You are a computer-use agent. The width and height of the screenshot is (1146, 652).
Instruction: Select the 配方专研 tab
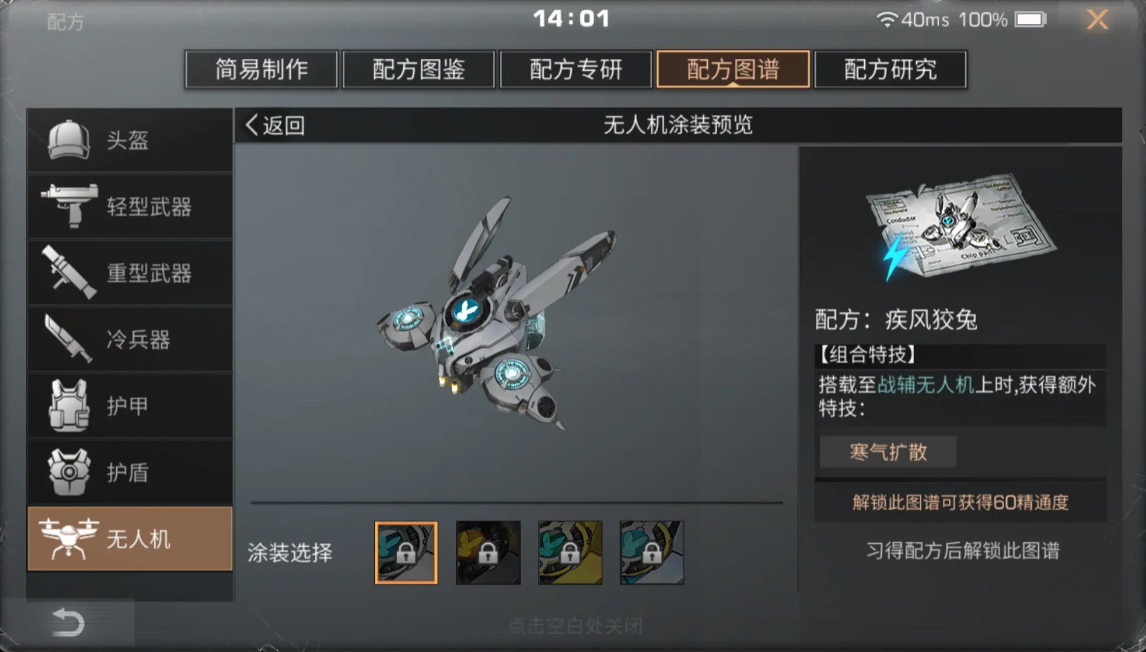pos(576,70)
